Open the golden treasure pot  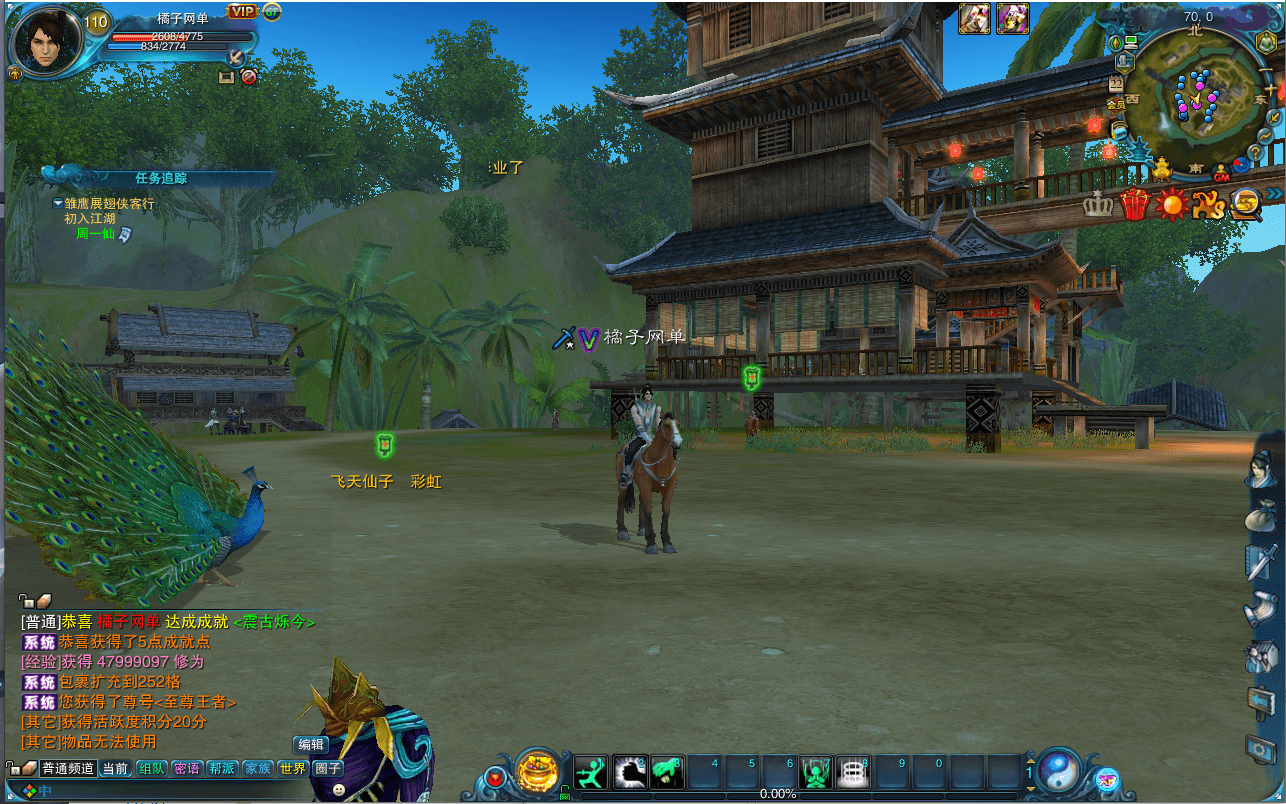[537, 771]
